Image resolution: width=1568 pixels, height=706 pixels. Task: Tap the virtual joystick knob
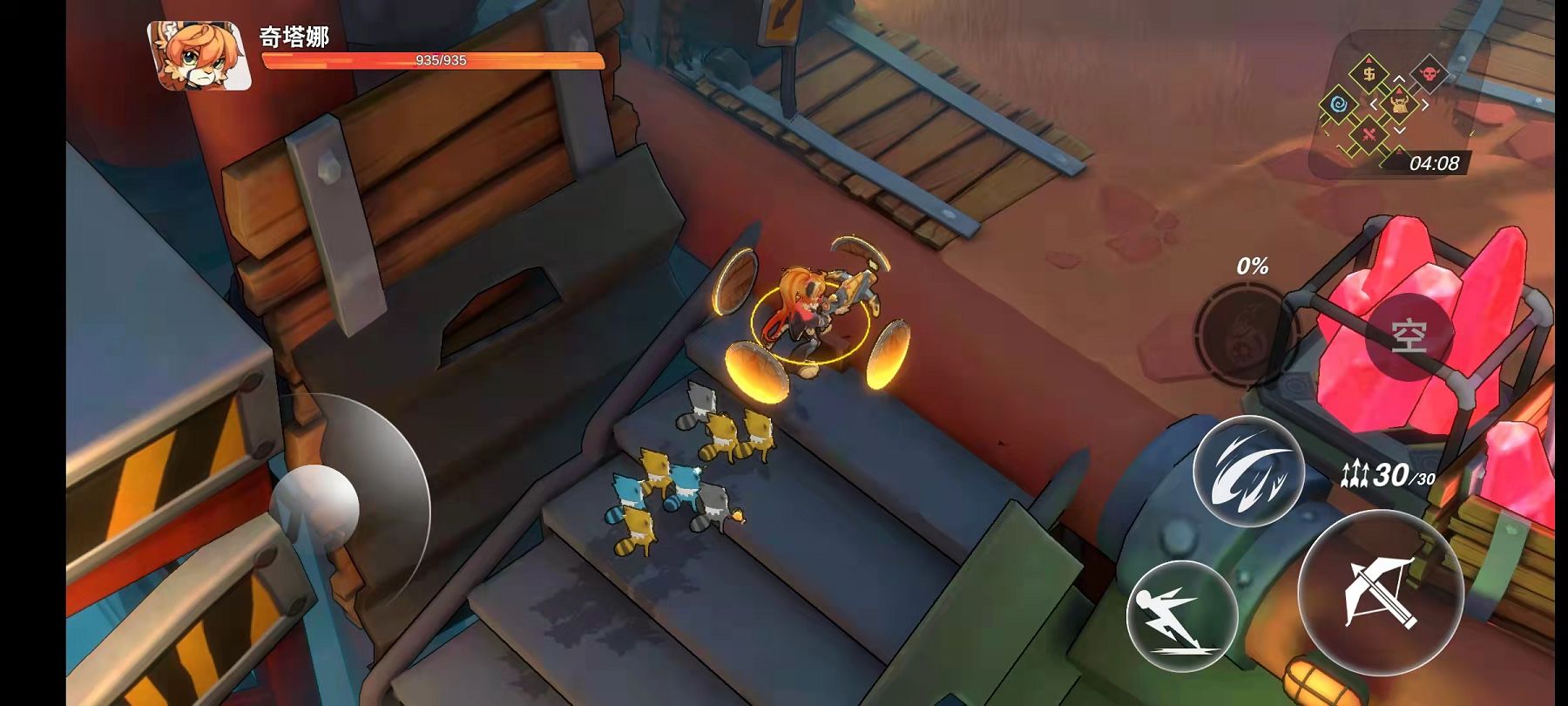click(315, 506)
